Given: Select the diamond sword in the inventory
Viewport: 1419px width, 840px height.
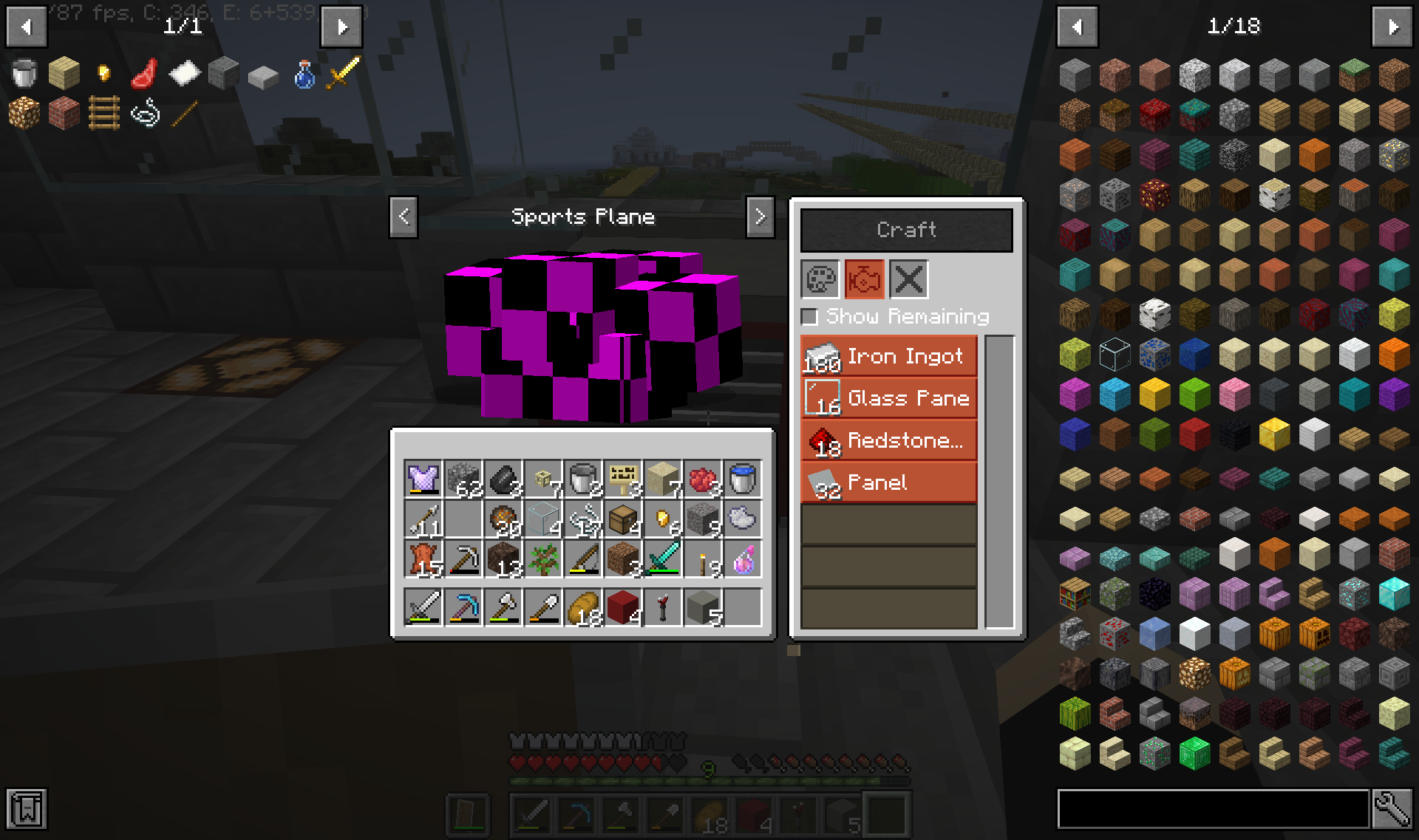Looking at the screenshot, I should pyautogui.click(x=663, y=559).
